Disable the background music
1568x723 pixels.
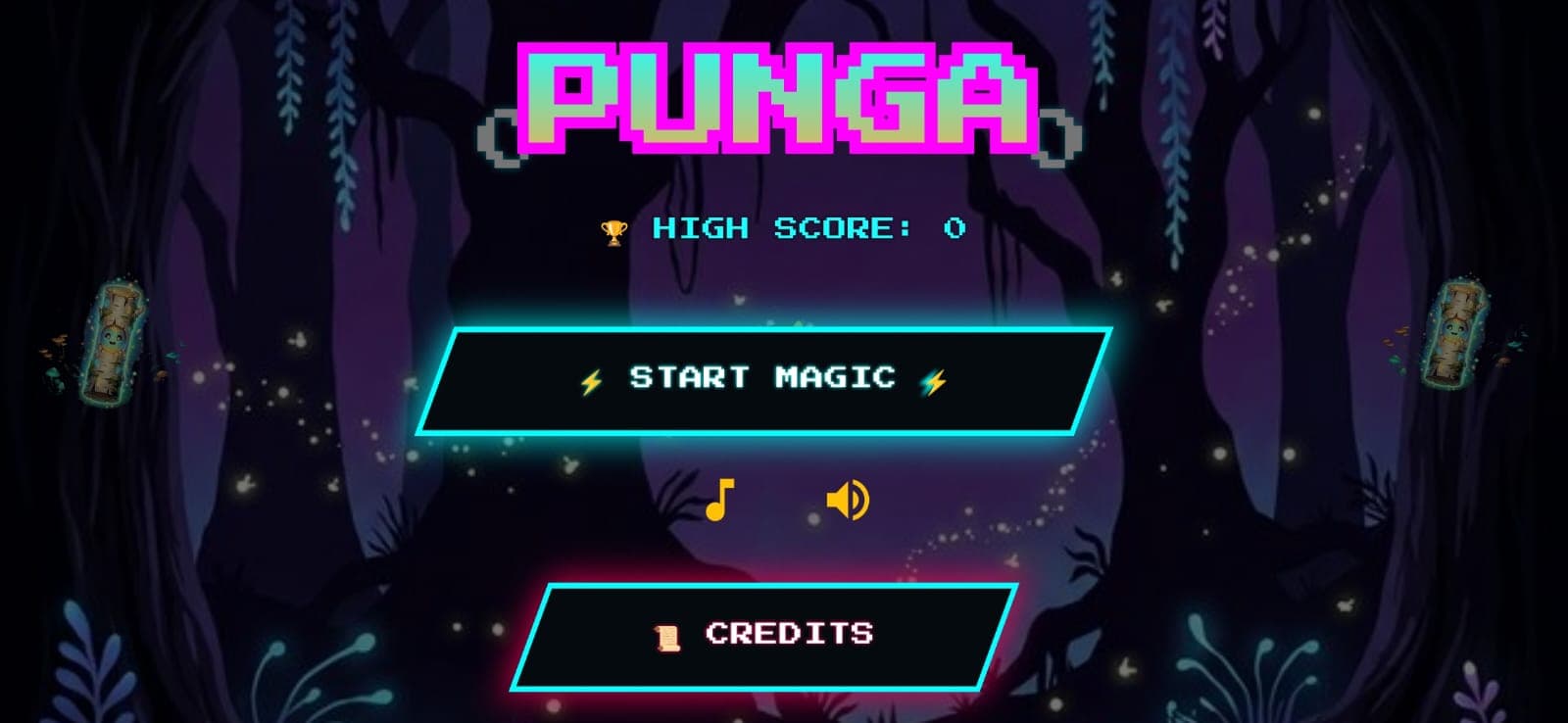click(722, 502)
